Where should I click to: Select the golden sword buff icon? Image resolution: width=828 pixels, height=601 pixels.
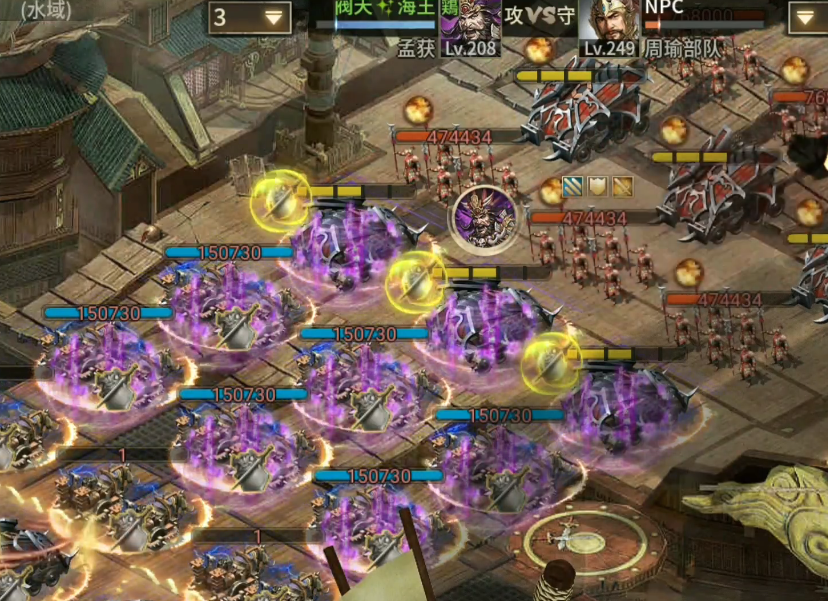pos(622,186)
